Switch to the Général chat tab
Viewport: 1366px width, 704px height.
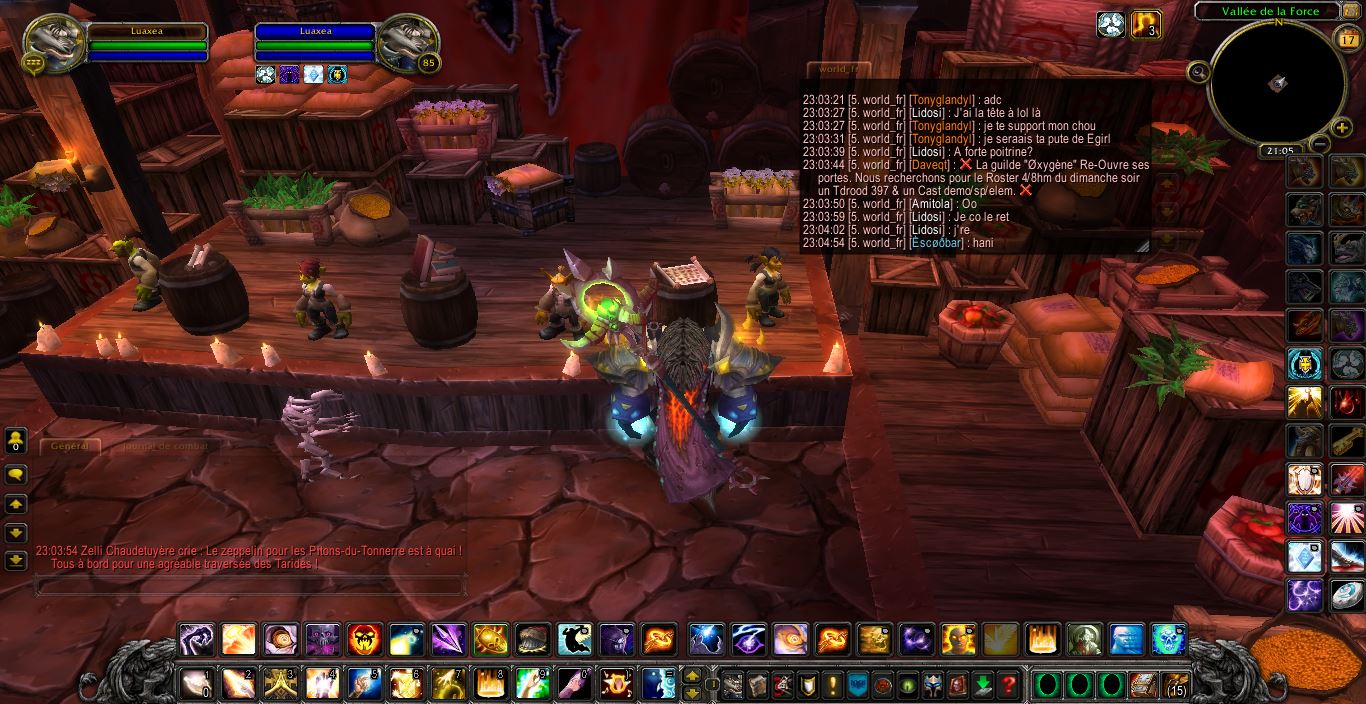coord(70,446)
